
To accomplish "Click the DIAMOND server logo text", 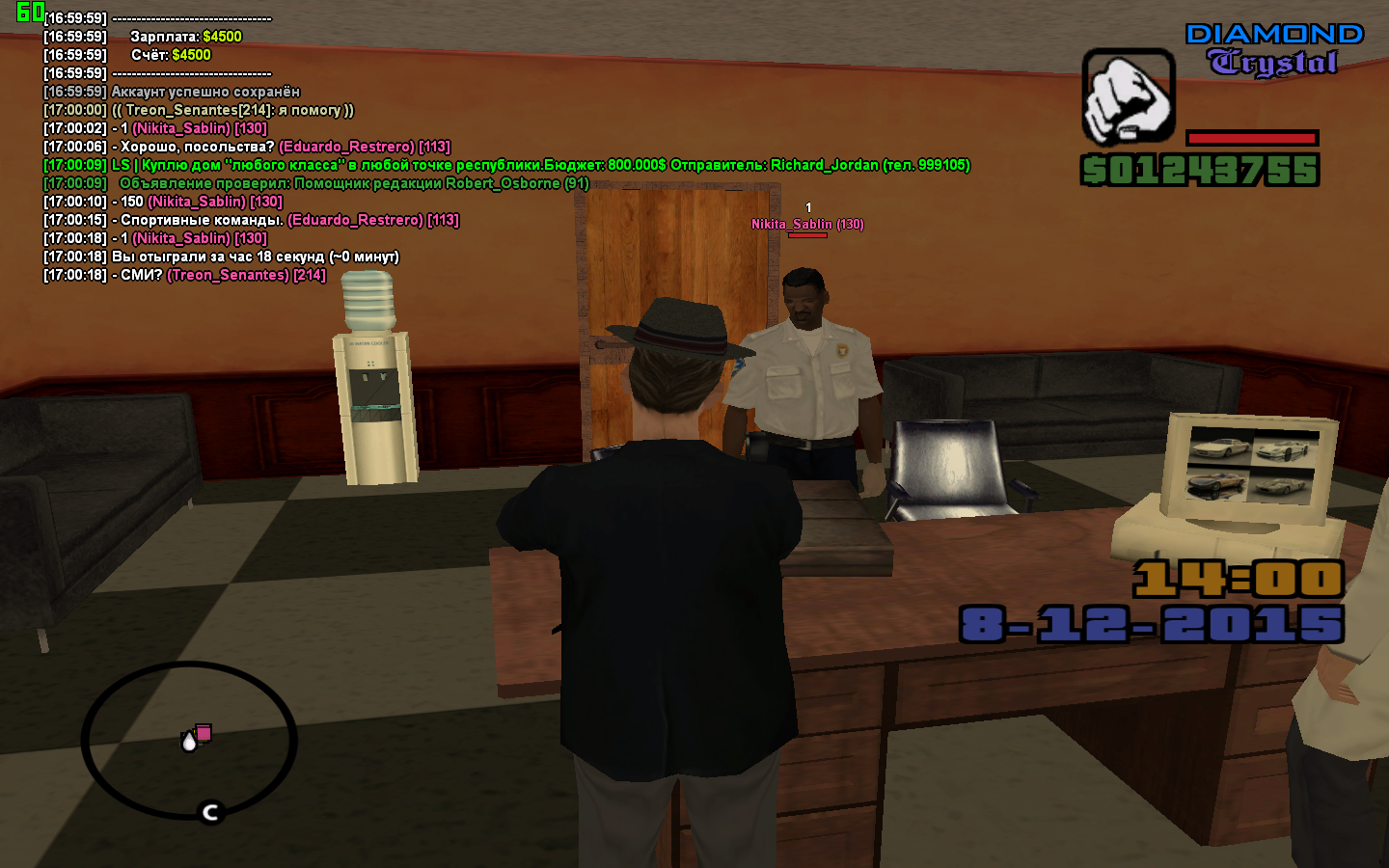I will pyautogui.click(x=1275, y=34).
